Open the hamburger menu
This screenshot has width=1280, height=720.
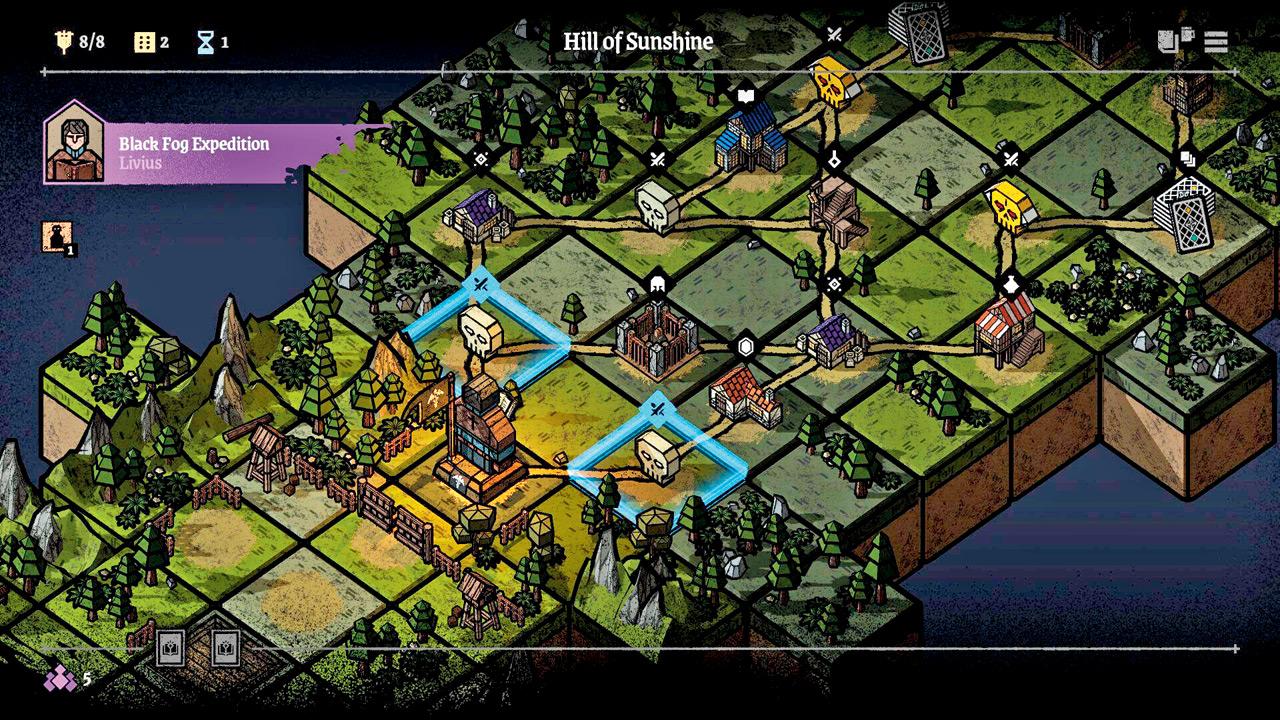pyautogui.click(x=1216, y=41)
